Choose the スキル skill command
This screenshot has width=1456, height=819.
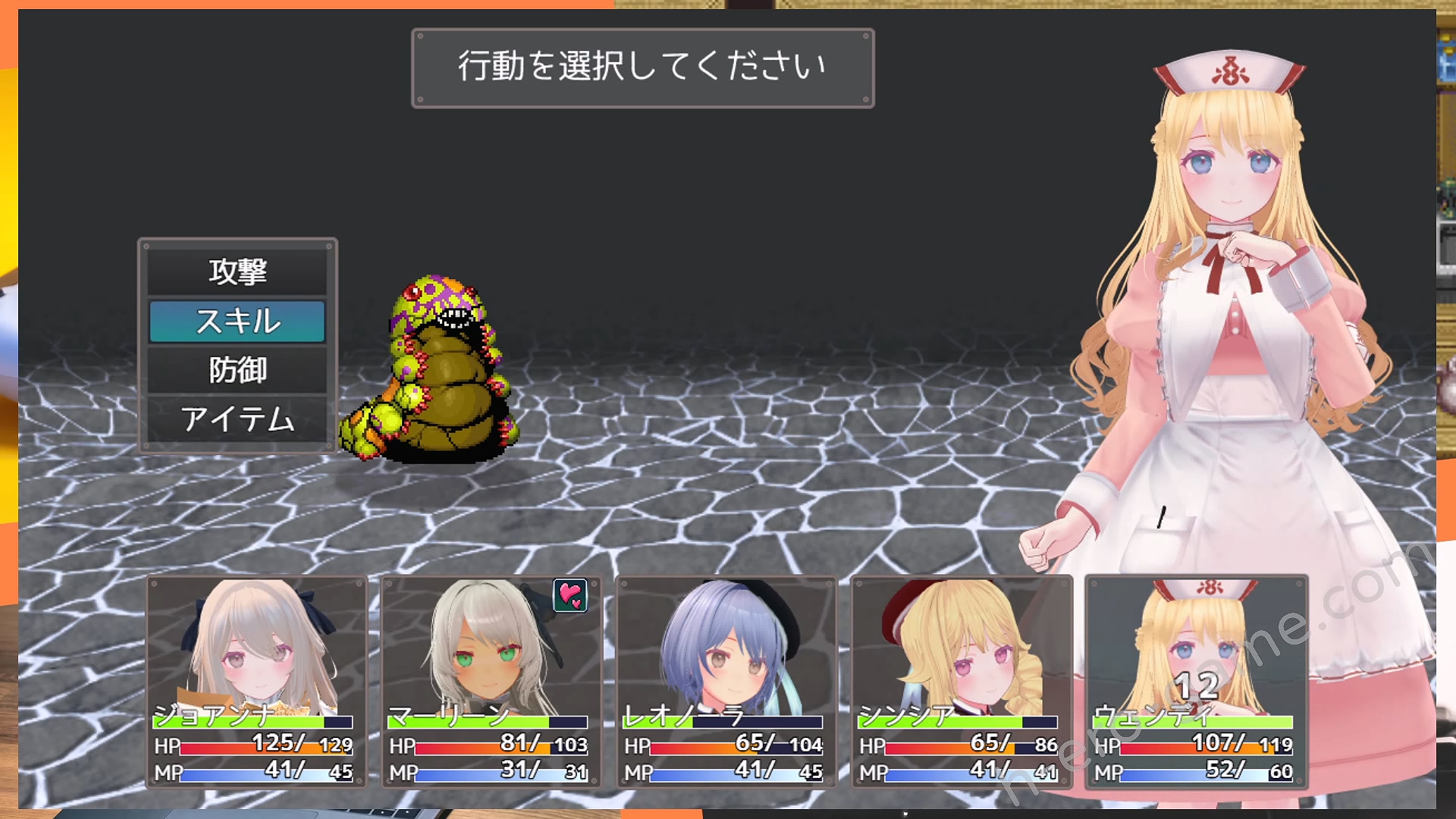(237, 322)
